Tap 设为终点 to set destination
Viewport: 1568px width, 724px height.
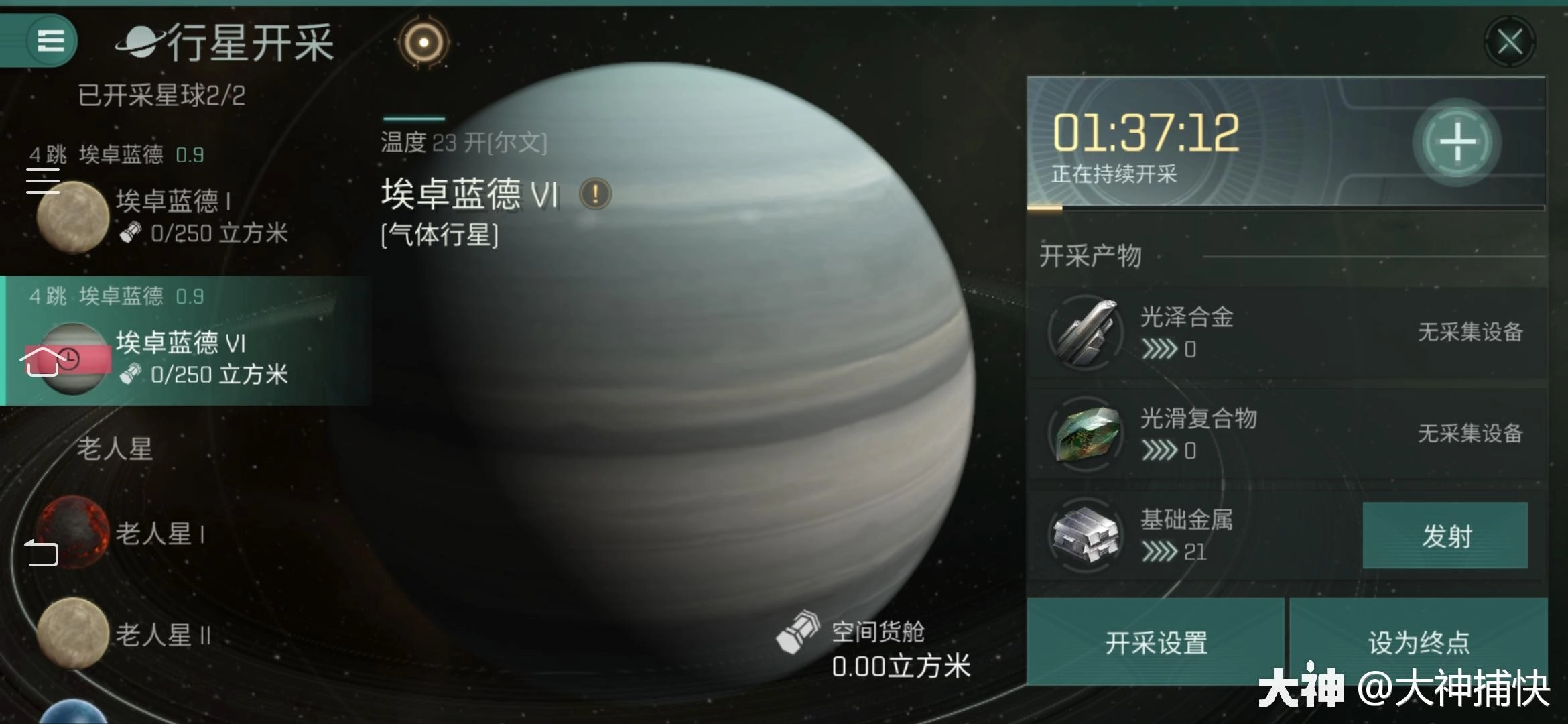pyautogui.click(x=1417, y=644)
